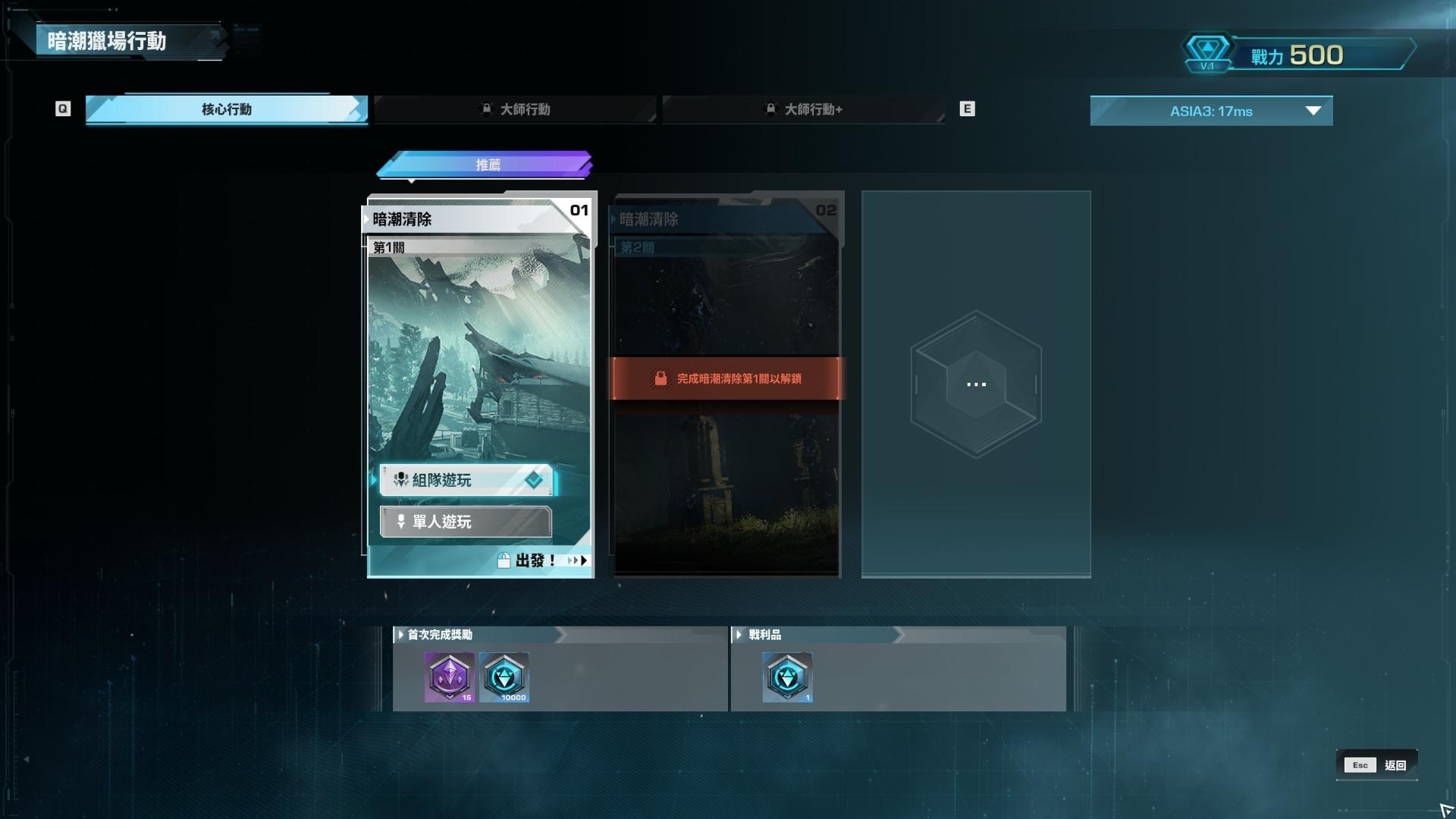Choose 組隊遊玩 team play mode
The width and height of the screenshot is (1456, 819).
(466, 480)
